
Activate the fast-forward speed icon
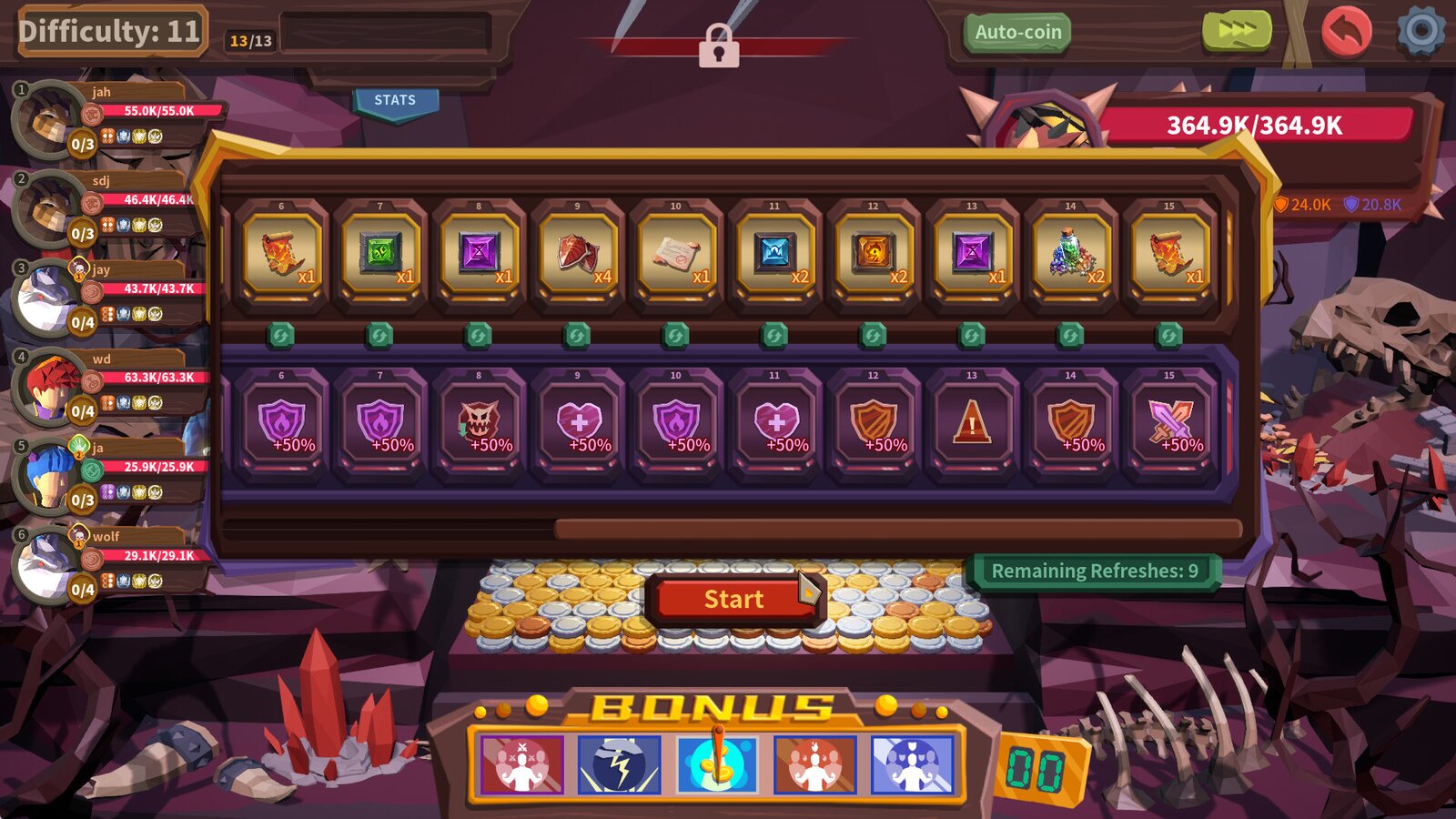click(1236, 31)
